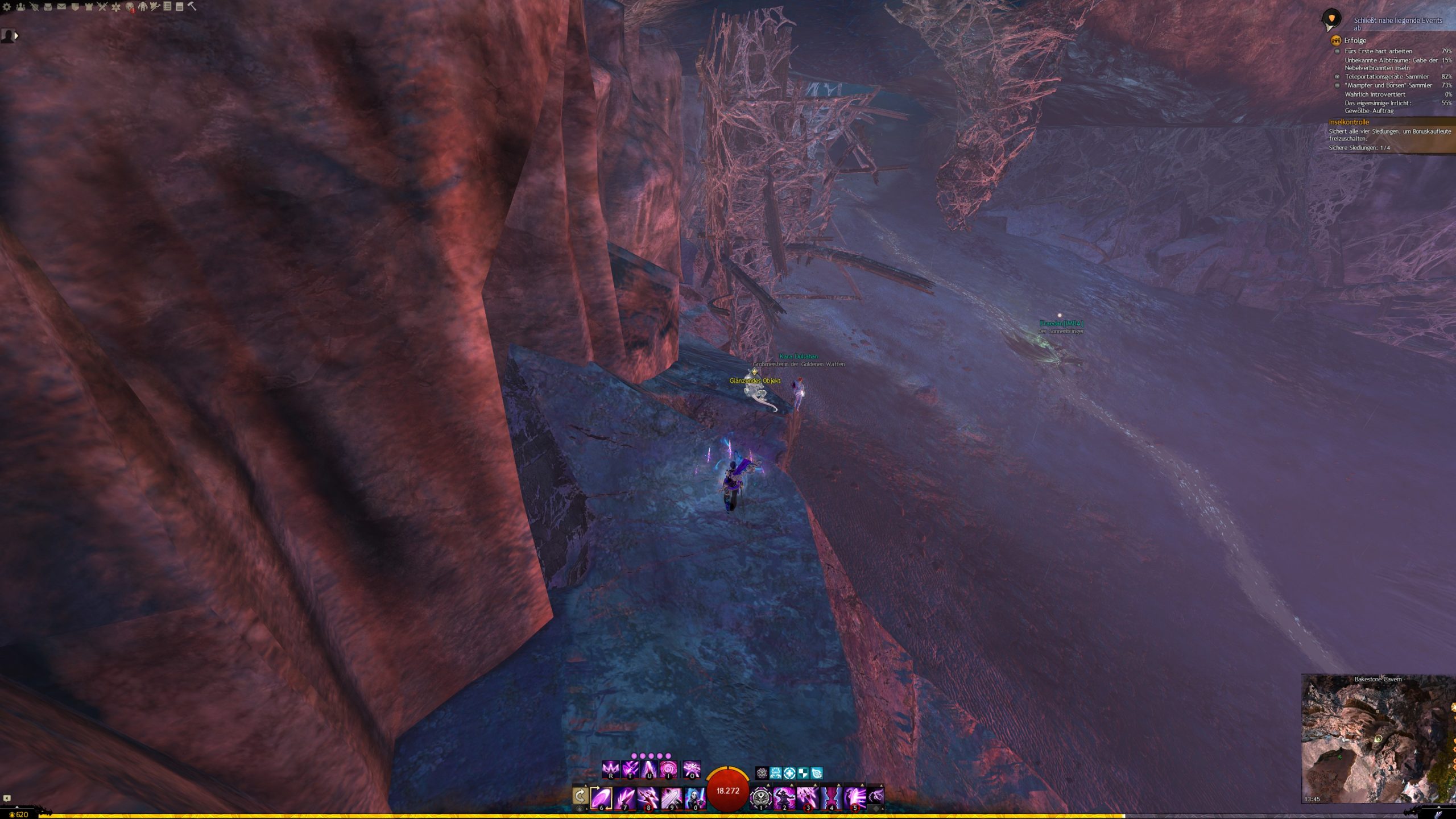Expand the party portrait arrow
This screenshot has width=1456, height=819.
(16, 36)
